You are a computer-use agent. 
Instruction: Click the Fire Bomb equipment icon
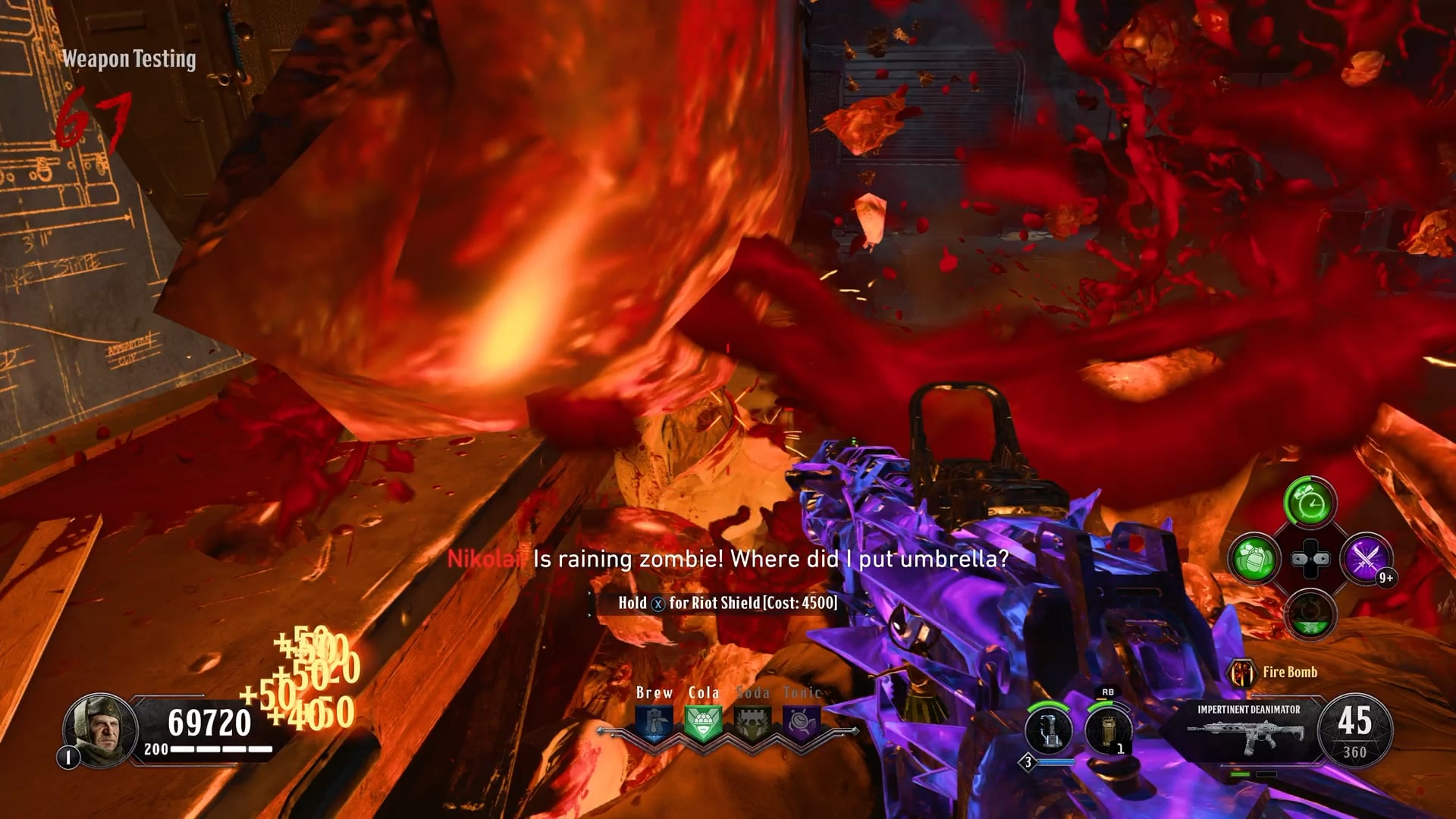coord(1241,673)
